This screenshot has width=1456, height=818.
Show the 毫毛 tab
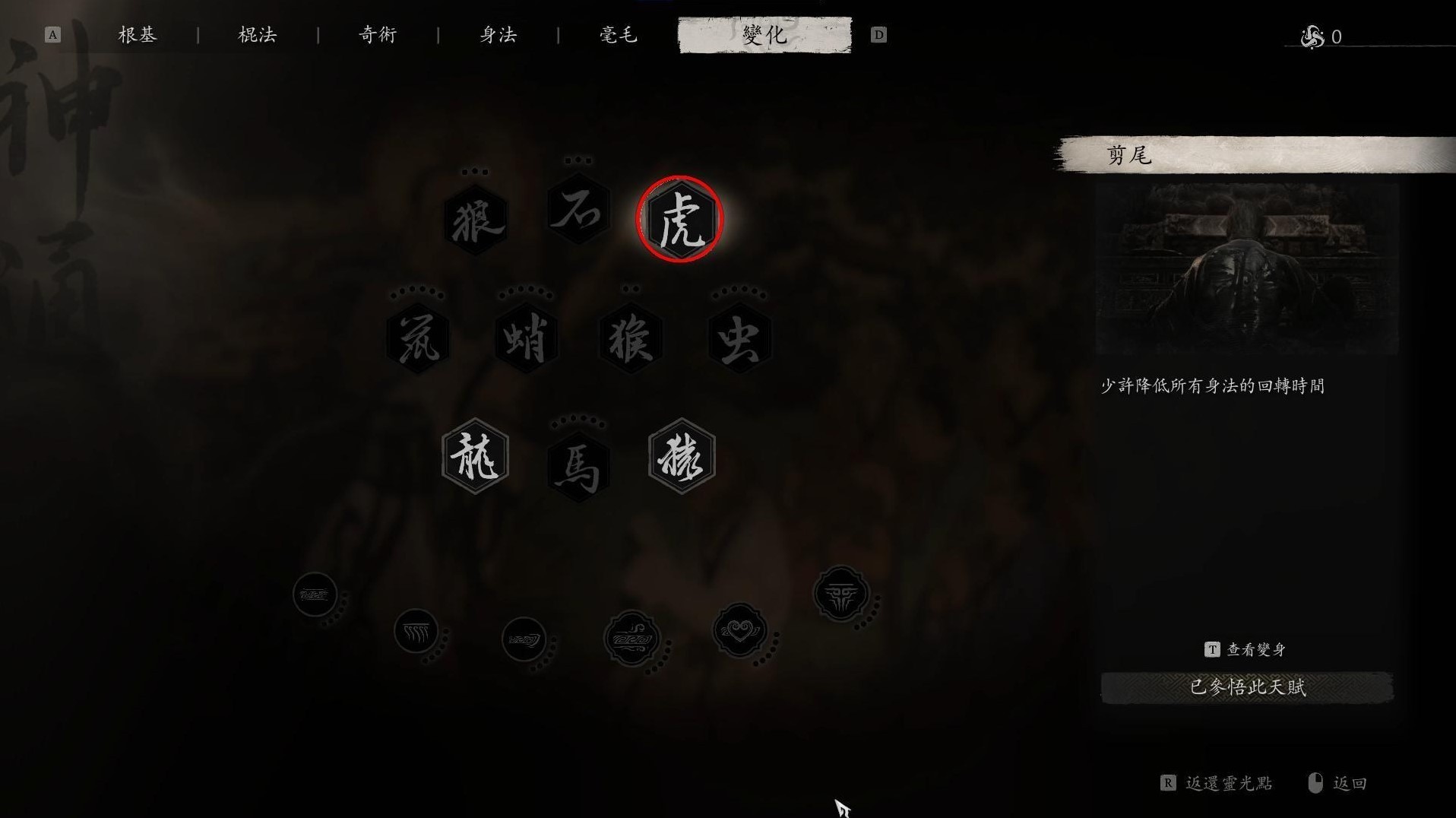pyautogui.click(x=619, y=35)
